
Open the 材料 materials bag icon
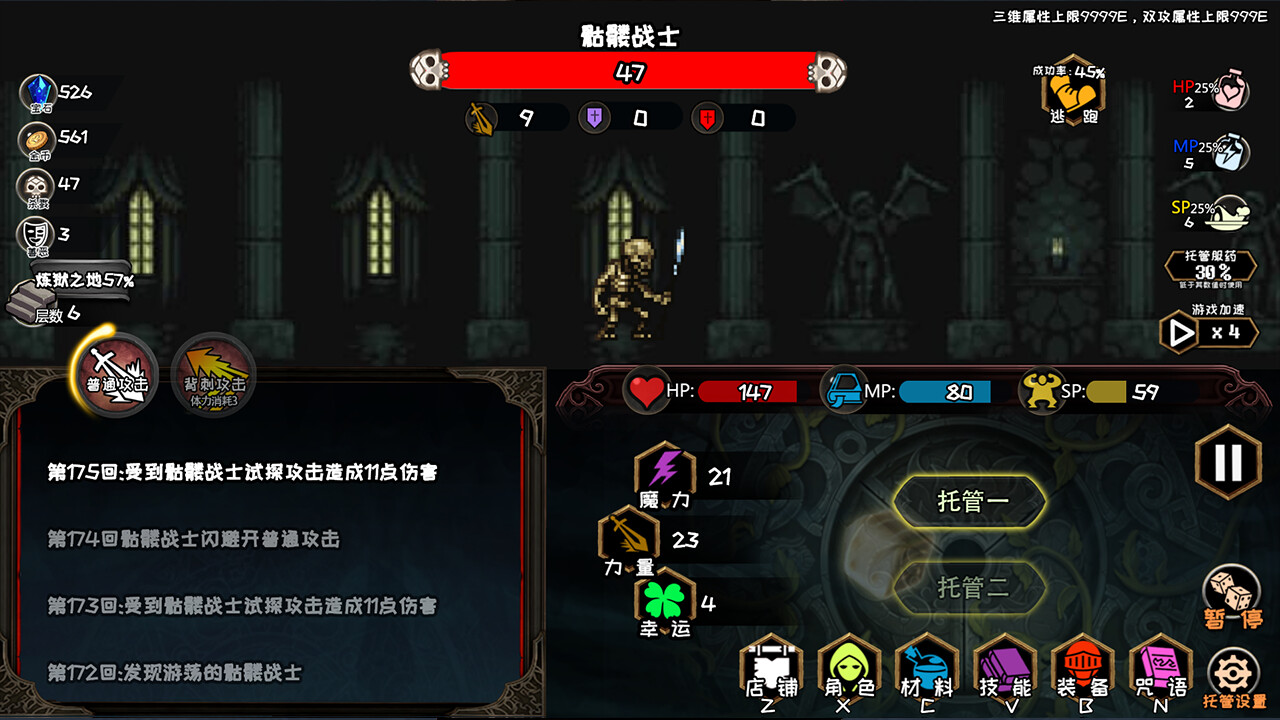926,668
